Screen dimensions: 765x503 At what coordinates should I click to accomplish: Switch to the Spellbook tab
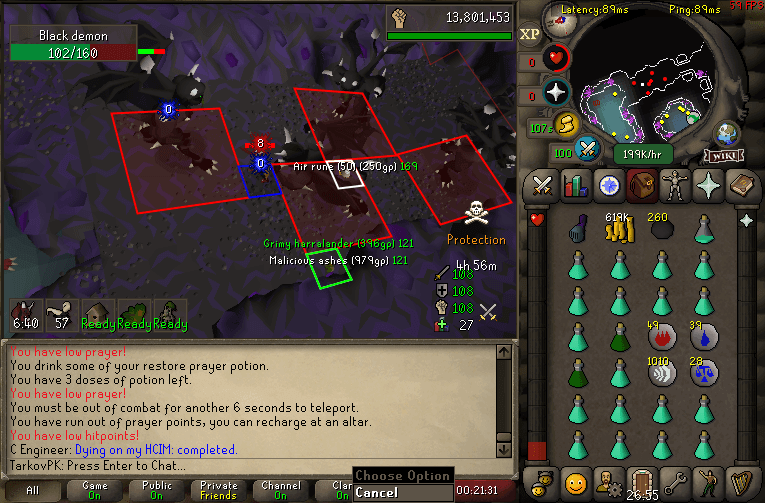pos(740,185)
